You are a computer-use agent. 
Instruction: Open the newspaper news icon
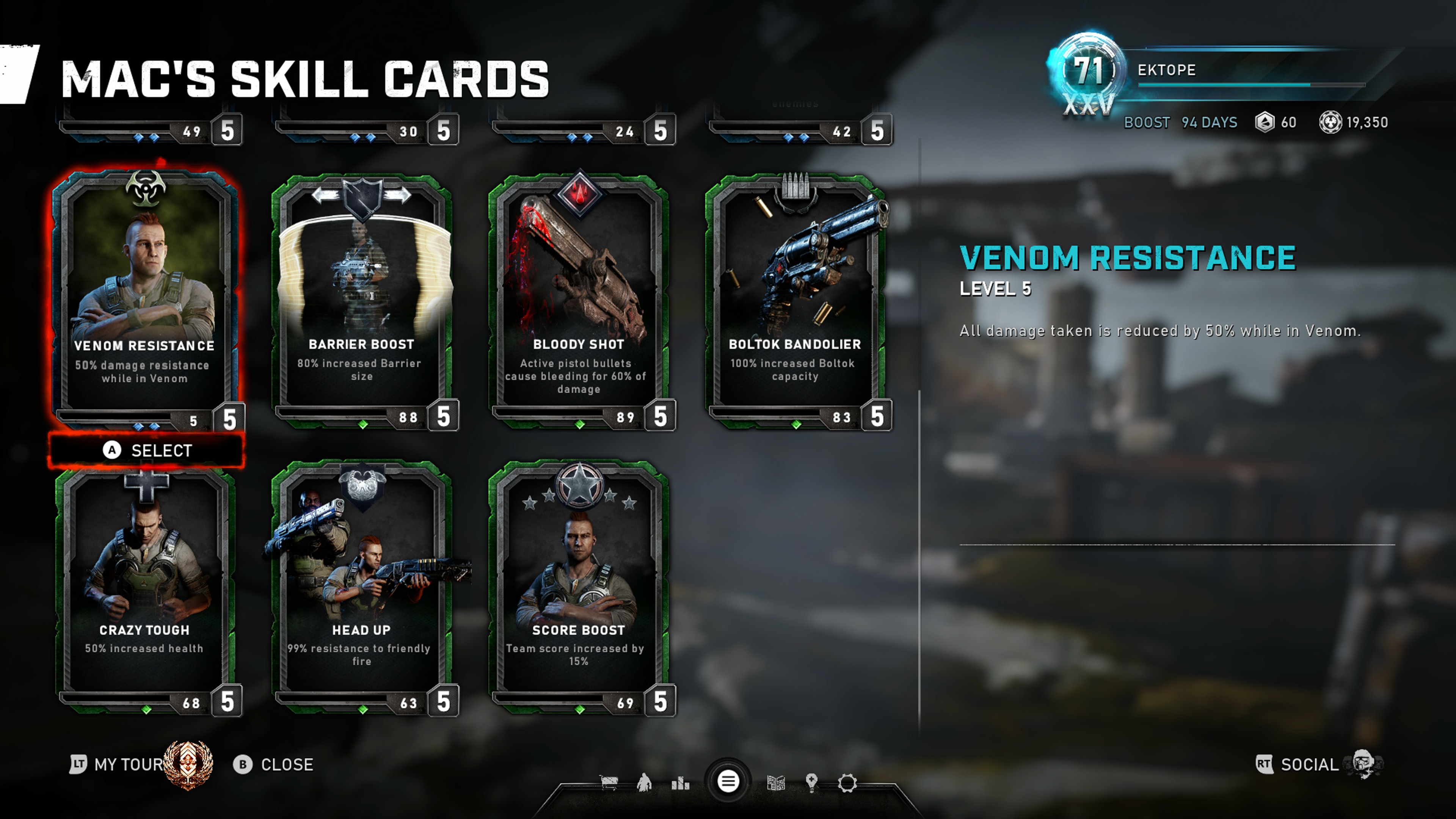776,783
